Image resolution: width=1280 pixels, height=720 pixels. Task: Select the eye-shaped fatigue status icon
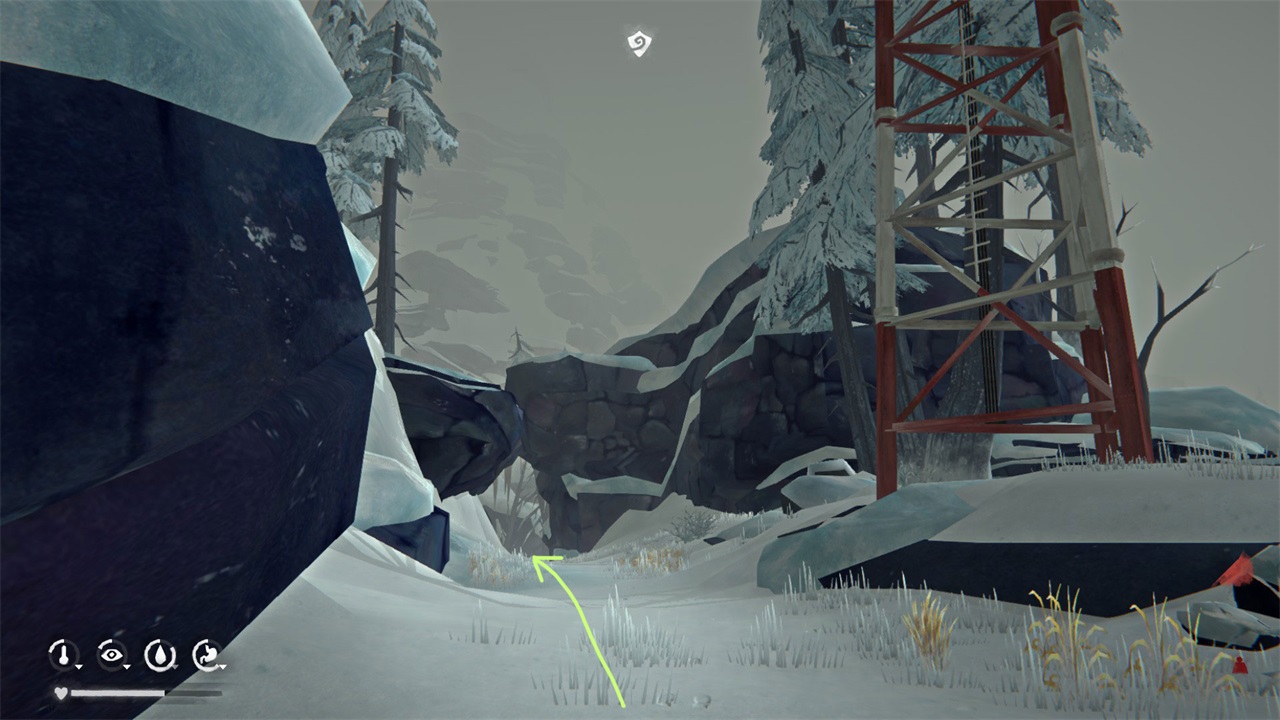(x=112, y=655)
